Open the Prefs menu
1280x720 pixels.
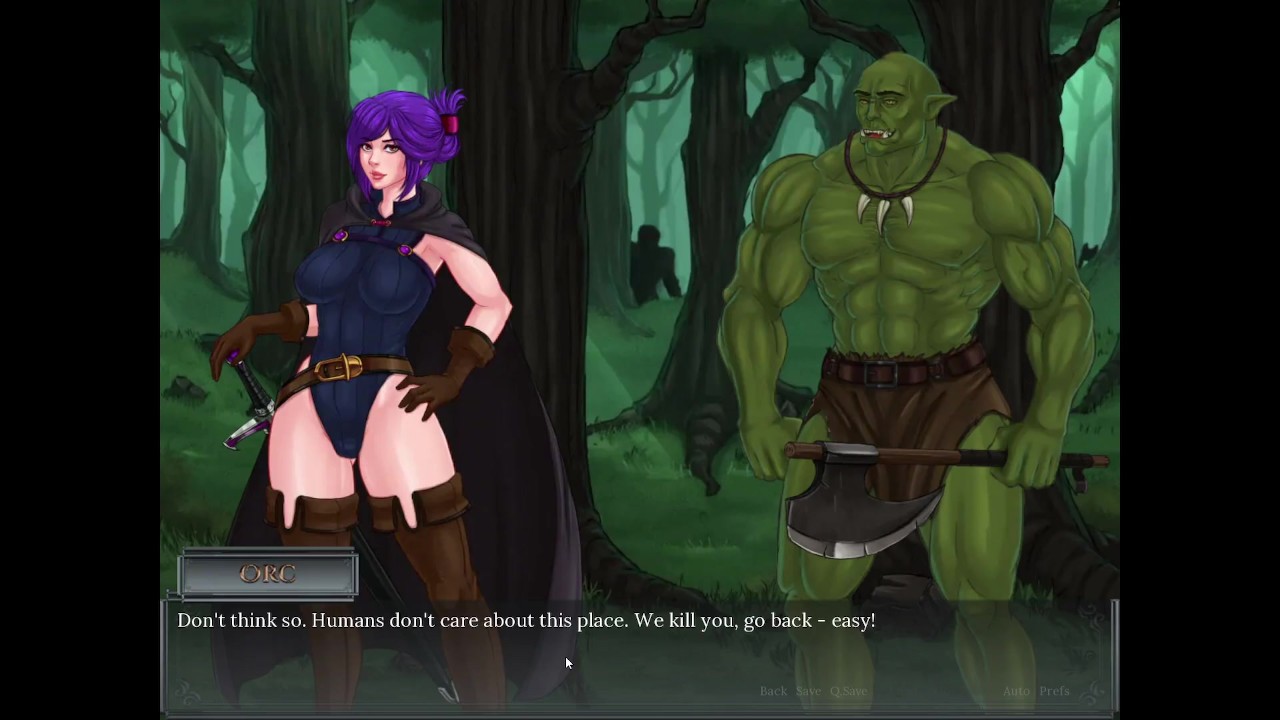point(1054,691)
